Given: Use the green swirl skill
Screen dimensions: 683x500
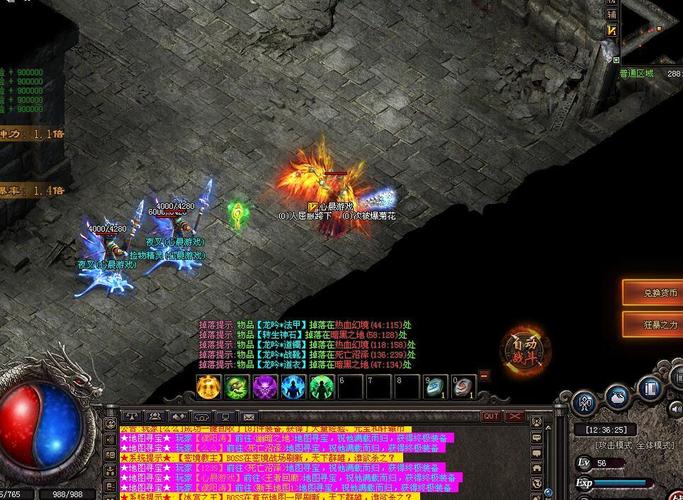Looking at the screenshot, I should point(236,387).
